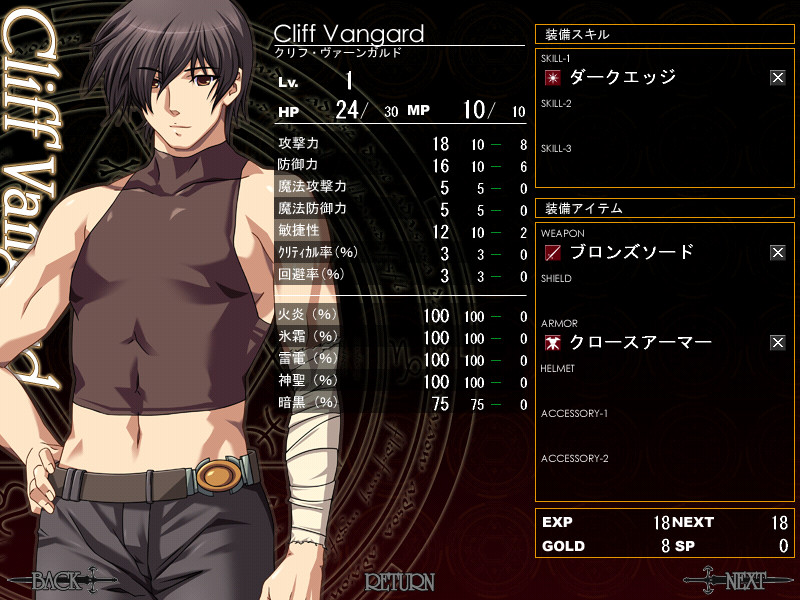800x600 pixels.
Task: Go to the previous character with BACK
Action: coord(62,580)
